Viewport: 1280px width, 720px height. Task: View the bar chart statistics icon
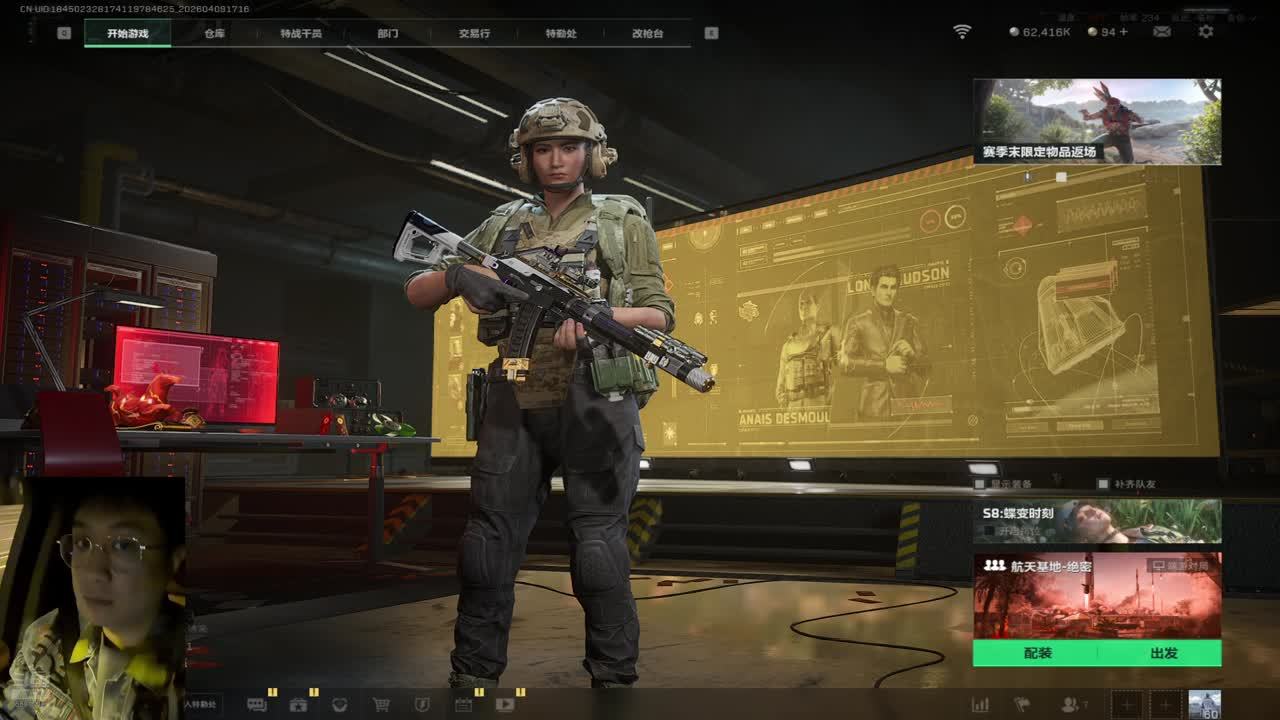coord(980,704)
